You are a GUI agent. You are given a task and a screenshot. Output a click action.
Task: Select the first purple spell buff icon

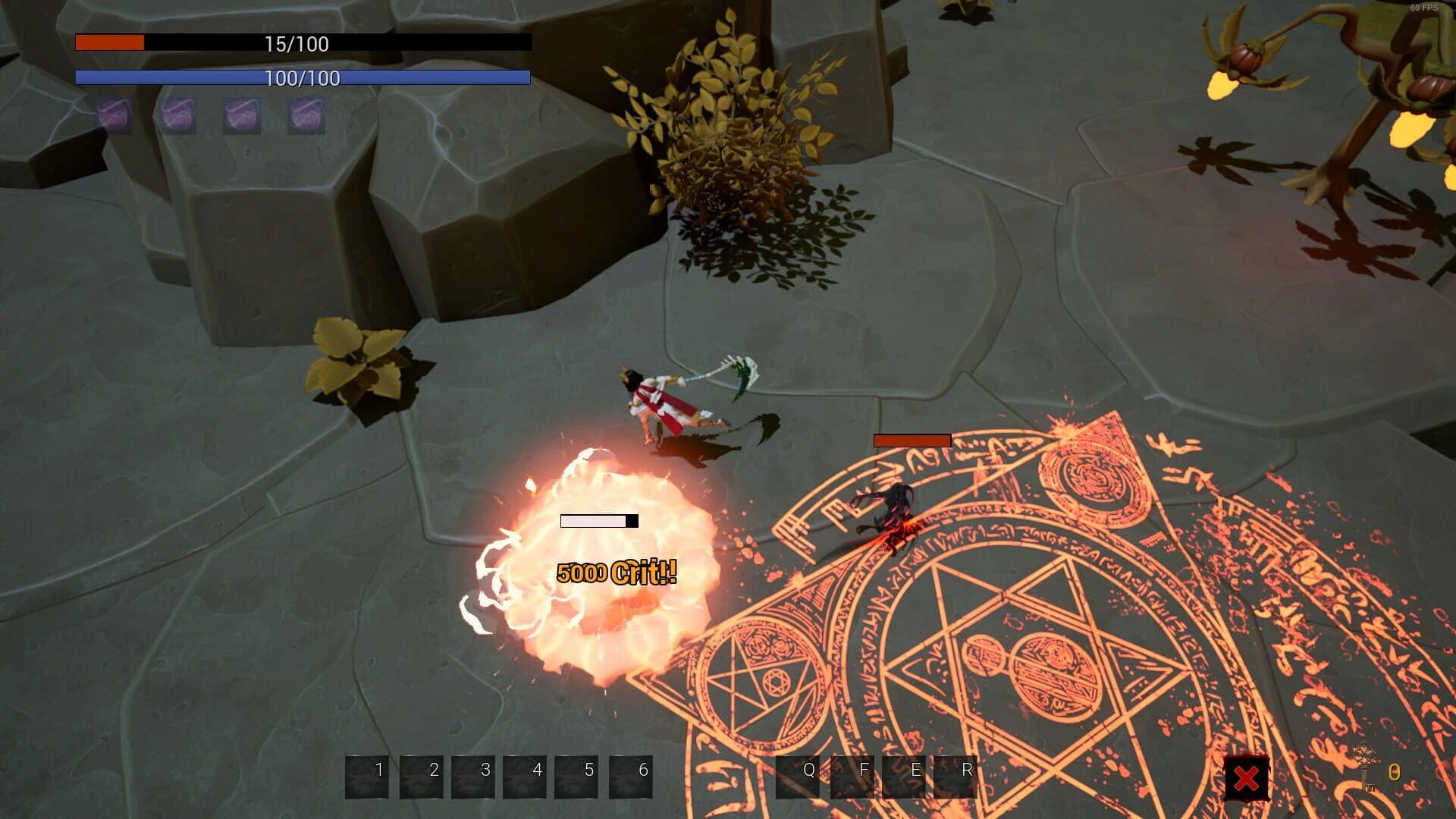115,116
